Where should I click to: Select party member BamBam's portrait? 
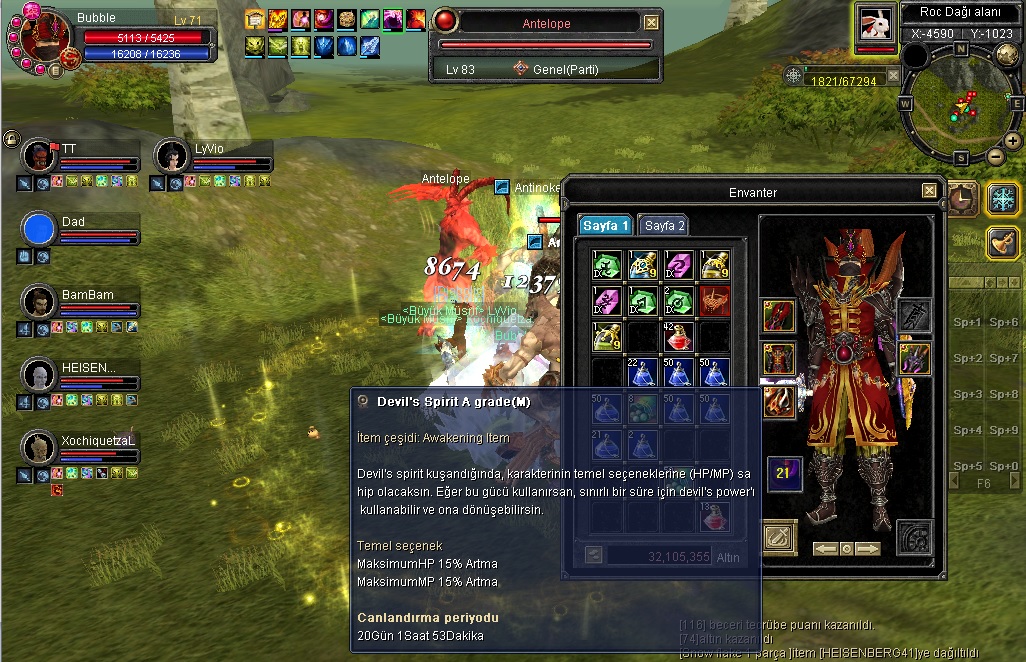[39, 302]
